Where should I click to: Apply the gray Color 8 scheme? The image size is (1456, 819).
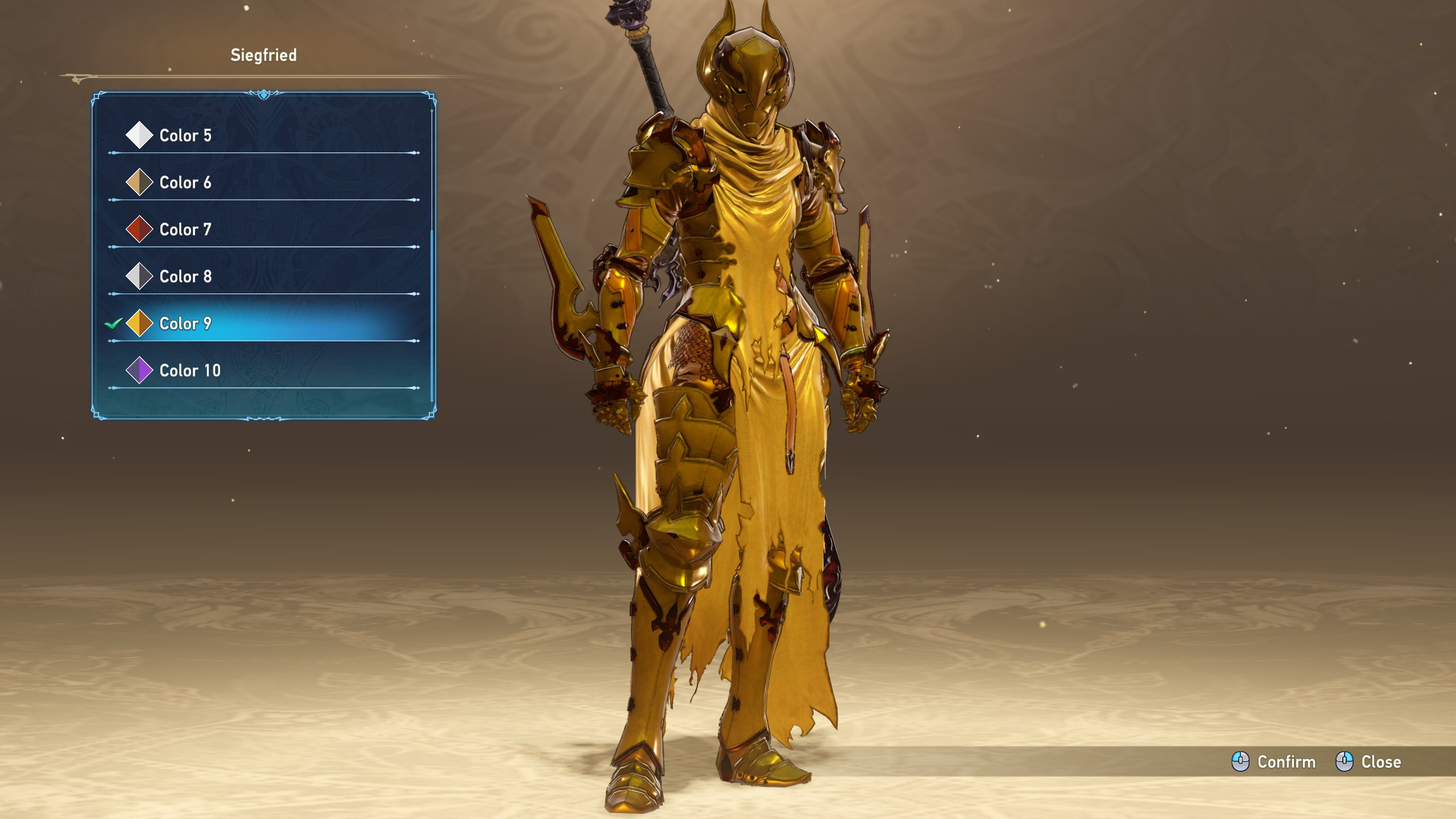(185, 276)
